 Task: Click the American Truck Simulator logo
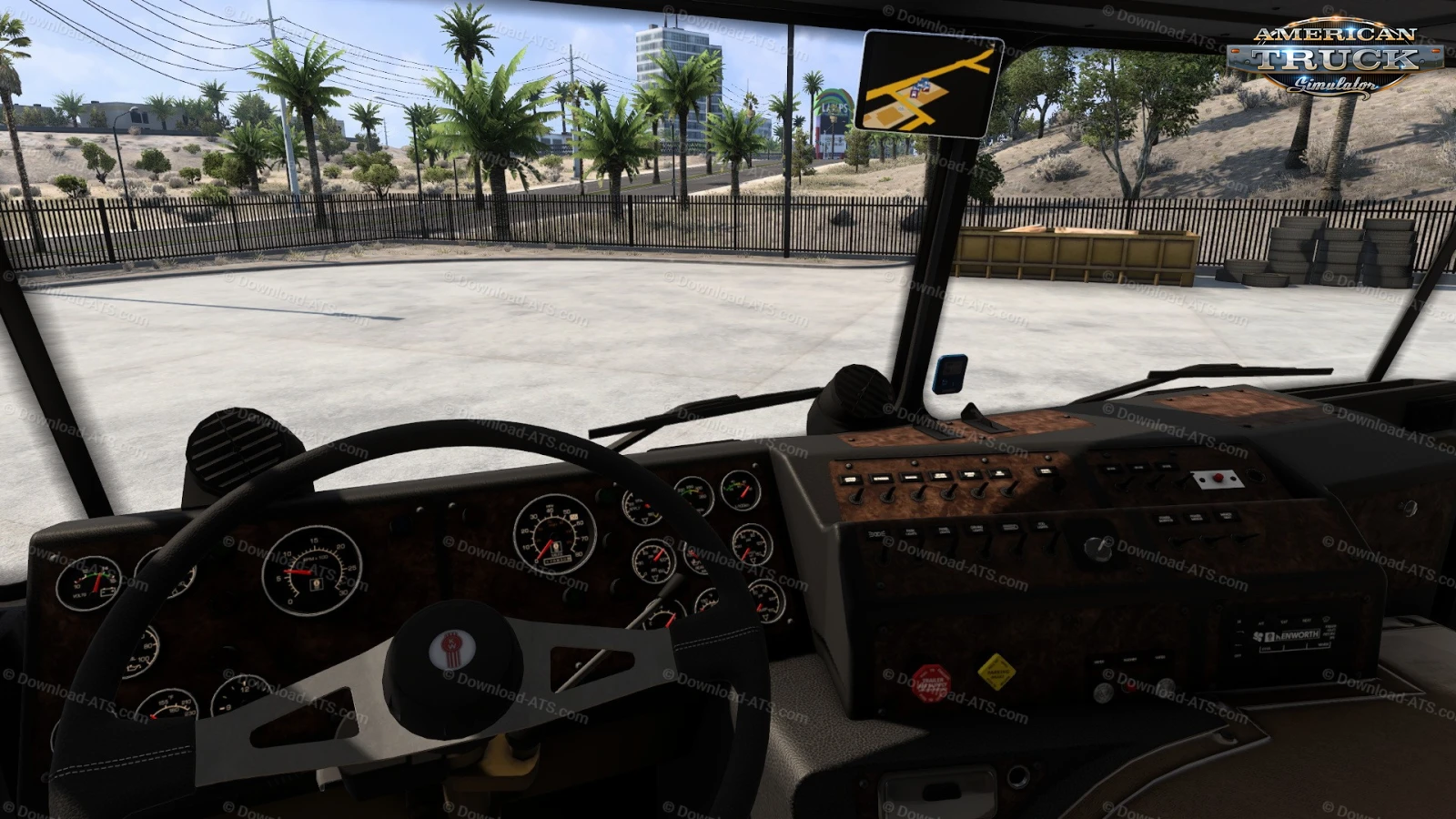[1335, 58]
